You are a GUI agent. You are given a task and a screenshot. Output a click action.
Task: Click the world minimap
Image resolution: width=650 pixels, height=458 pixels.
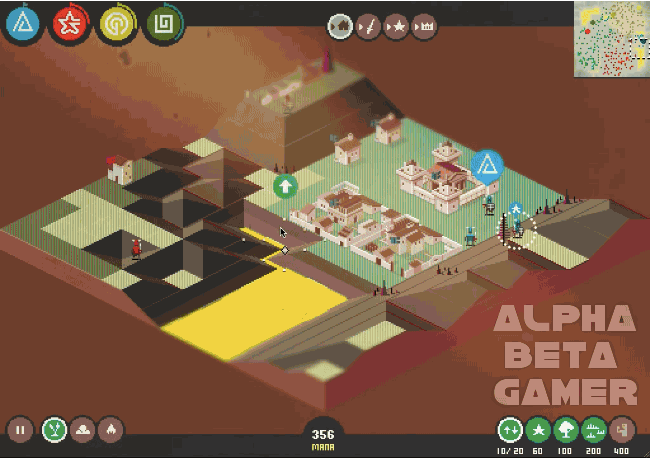[x=611, y=38]
